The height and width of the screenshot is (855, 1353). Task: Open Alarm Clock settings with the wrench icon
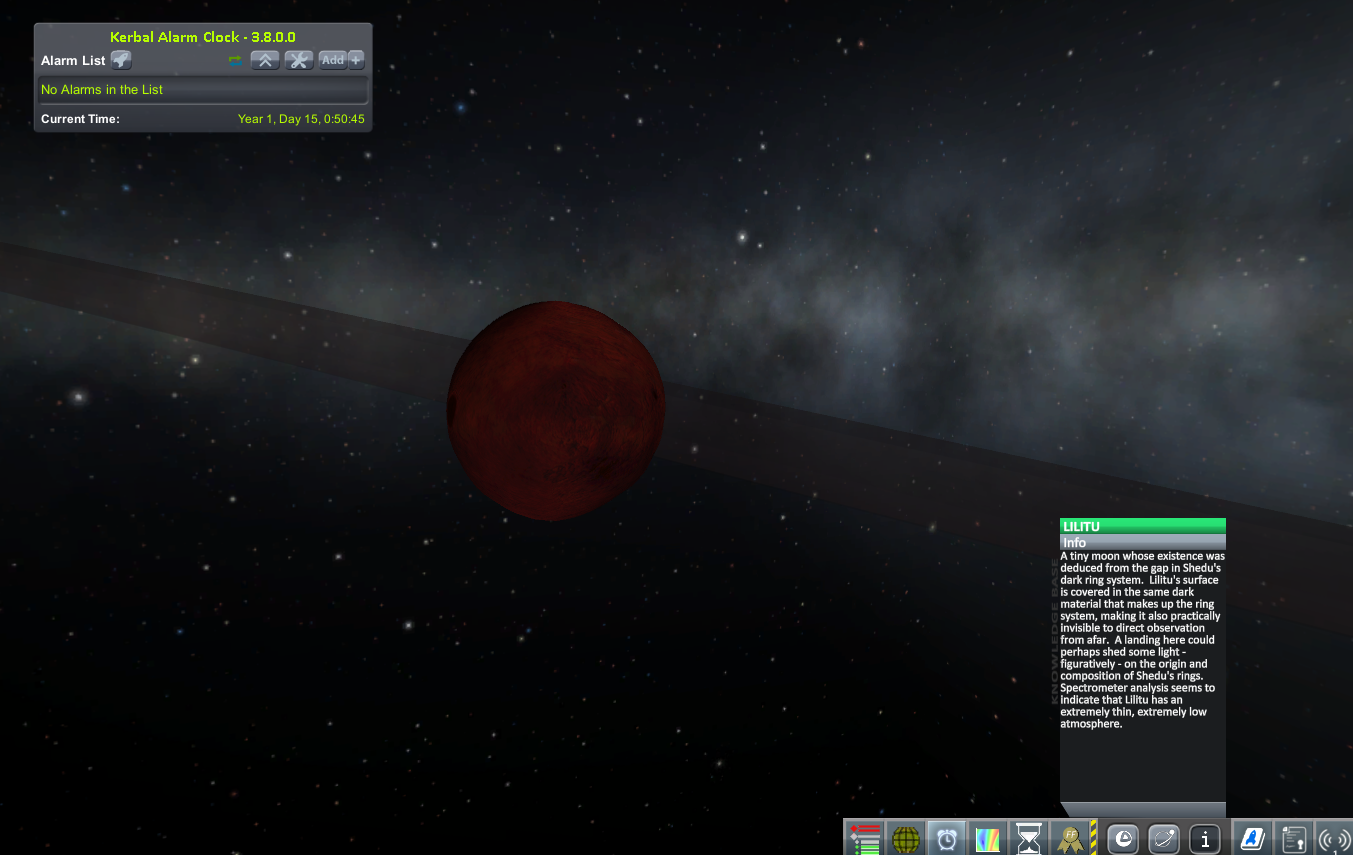coord(298,60)
